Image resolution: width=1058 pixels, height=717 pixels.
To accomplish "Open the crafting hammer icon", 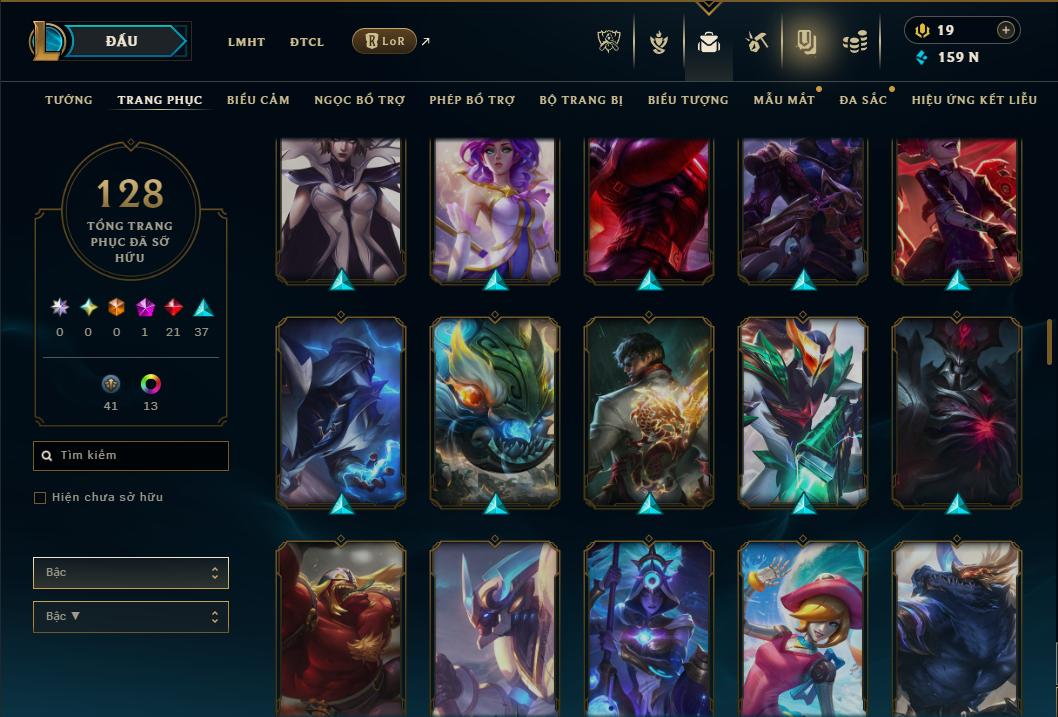I will [x=756, y=42].
